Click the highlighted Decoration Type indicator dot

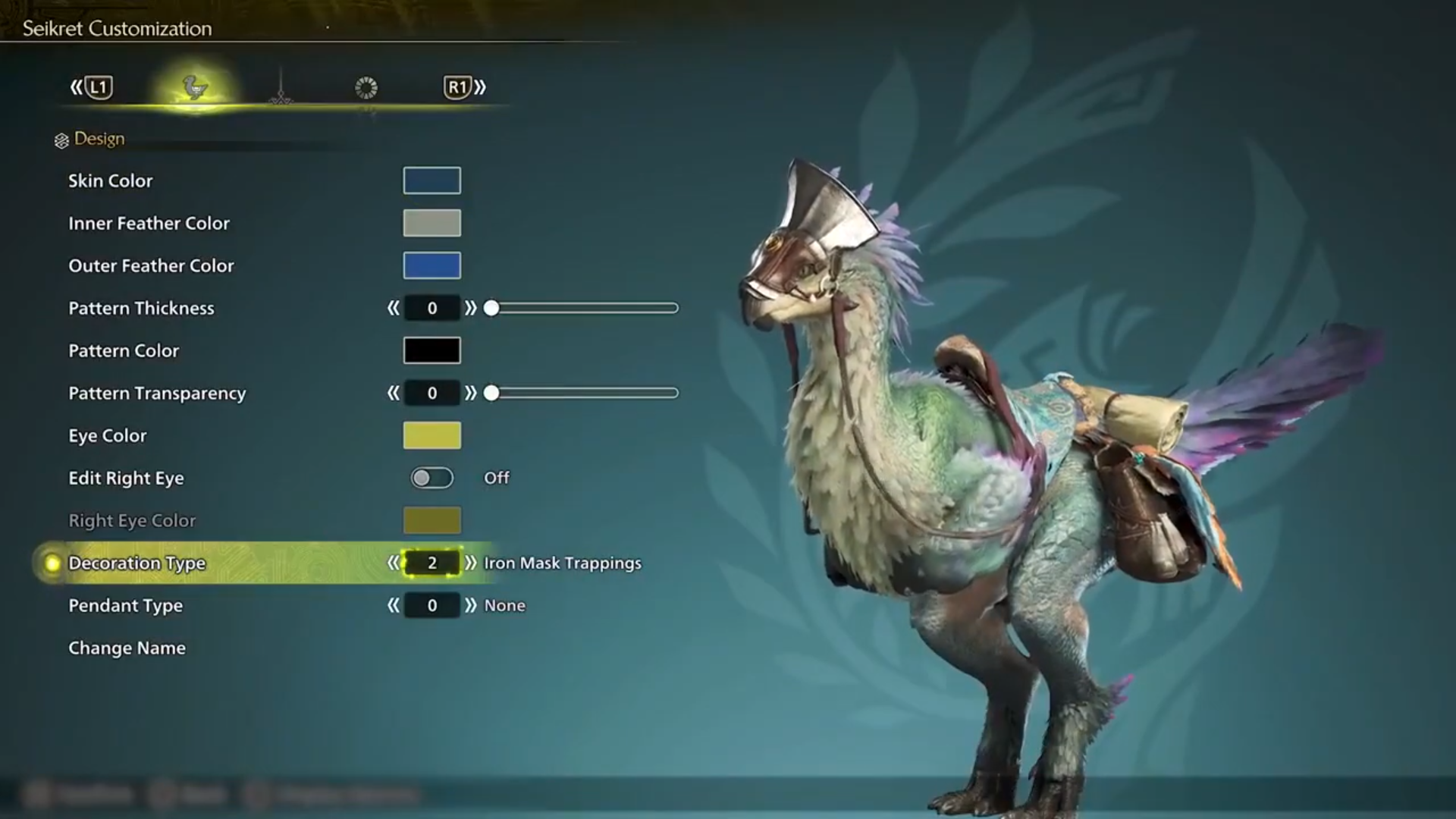tap(50, 563)
